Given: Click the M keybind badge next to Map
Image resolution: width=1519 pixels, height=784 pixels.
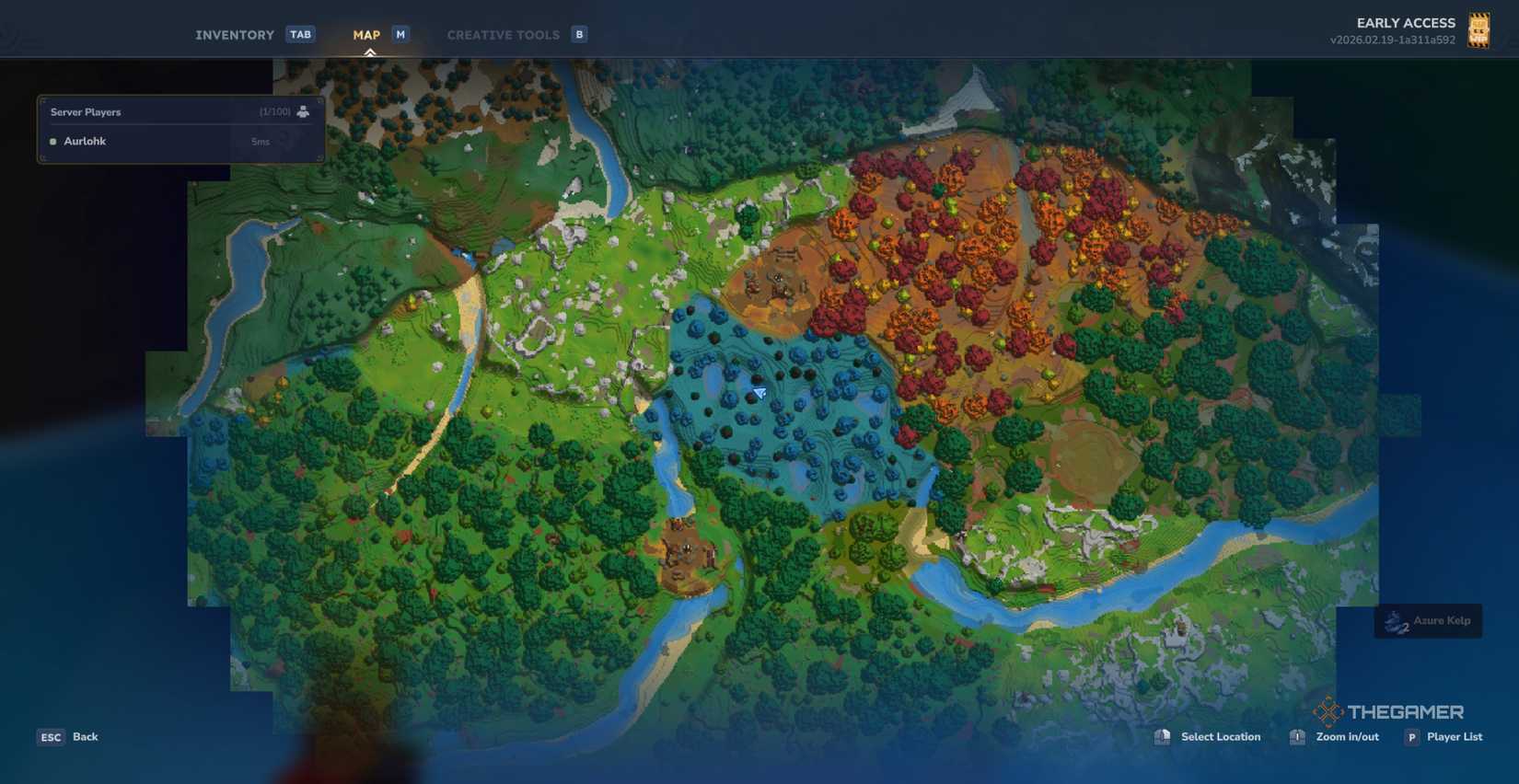Looking at the screenshot, I should point(399,34).
